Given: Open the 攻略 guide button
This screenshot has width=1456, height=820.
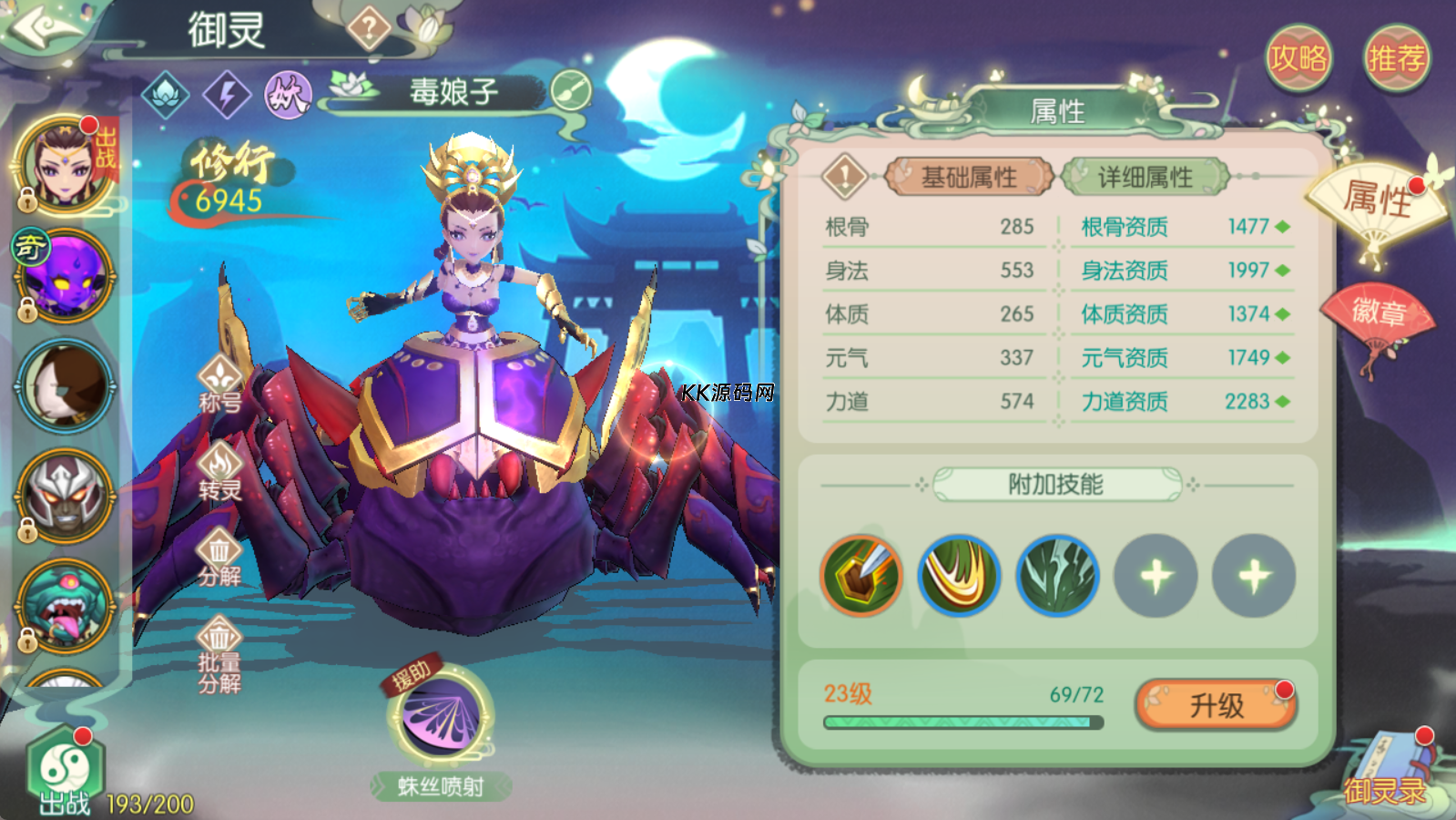Looking at the screenshot, I should pos(1298,58).
